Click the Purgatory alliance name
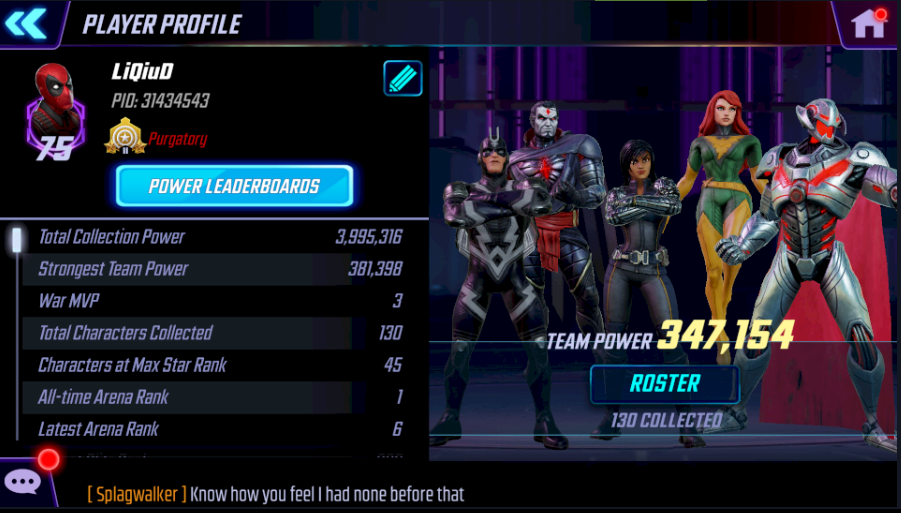Viewport: 901px width, 513px height. click(x=178, y=139)
